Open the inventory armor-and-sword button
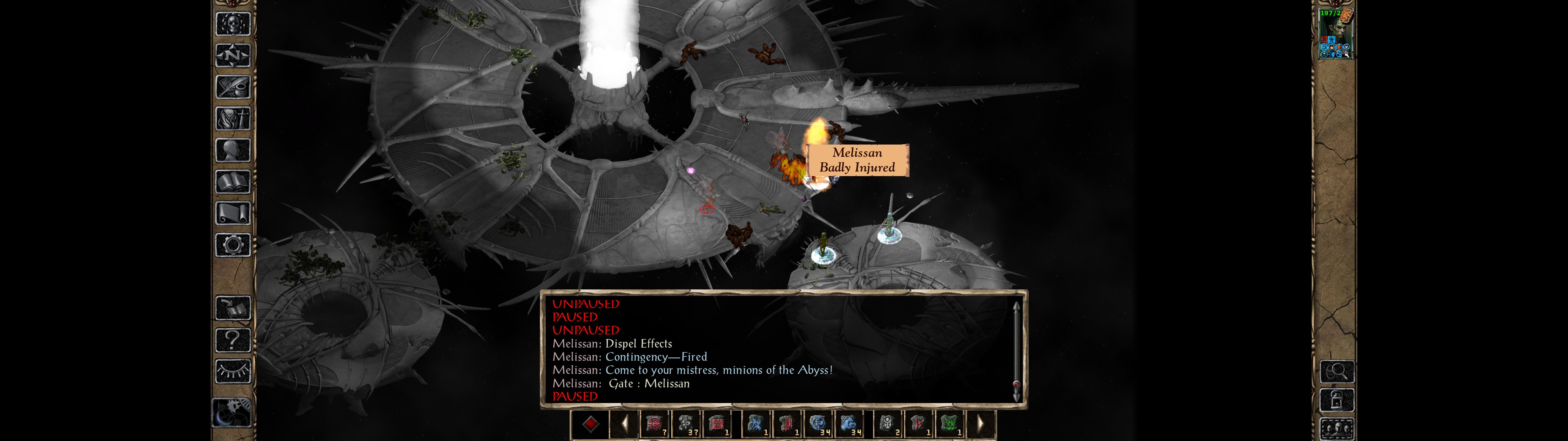 [x=233, y=119]
